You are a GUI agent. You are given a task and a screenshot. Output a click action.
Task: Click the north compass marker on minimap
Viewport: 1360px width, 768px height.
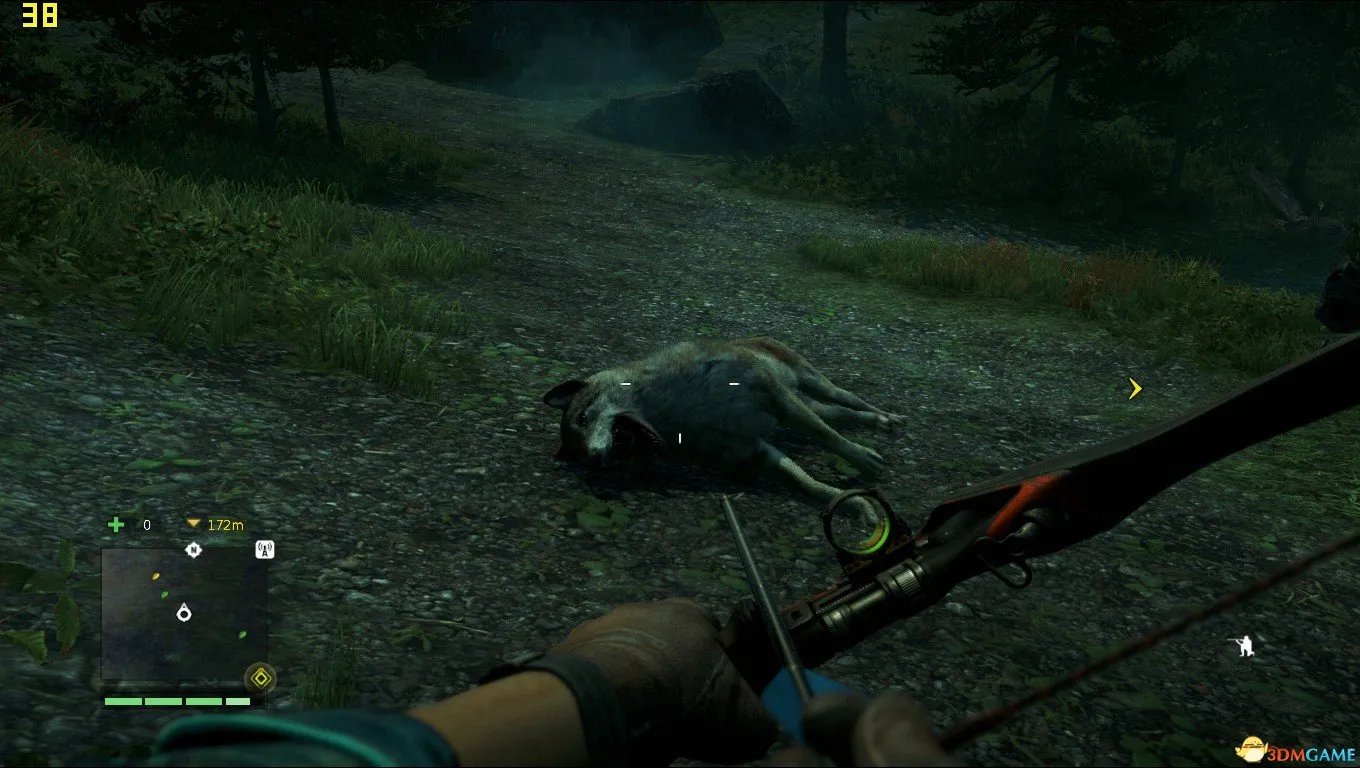click(193, 549)
